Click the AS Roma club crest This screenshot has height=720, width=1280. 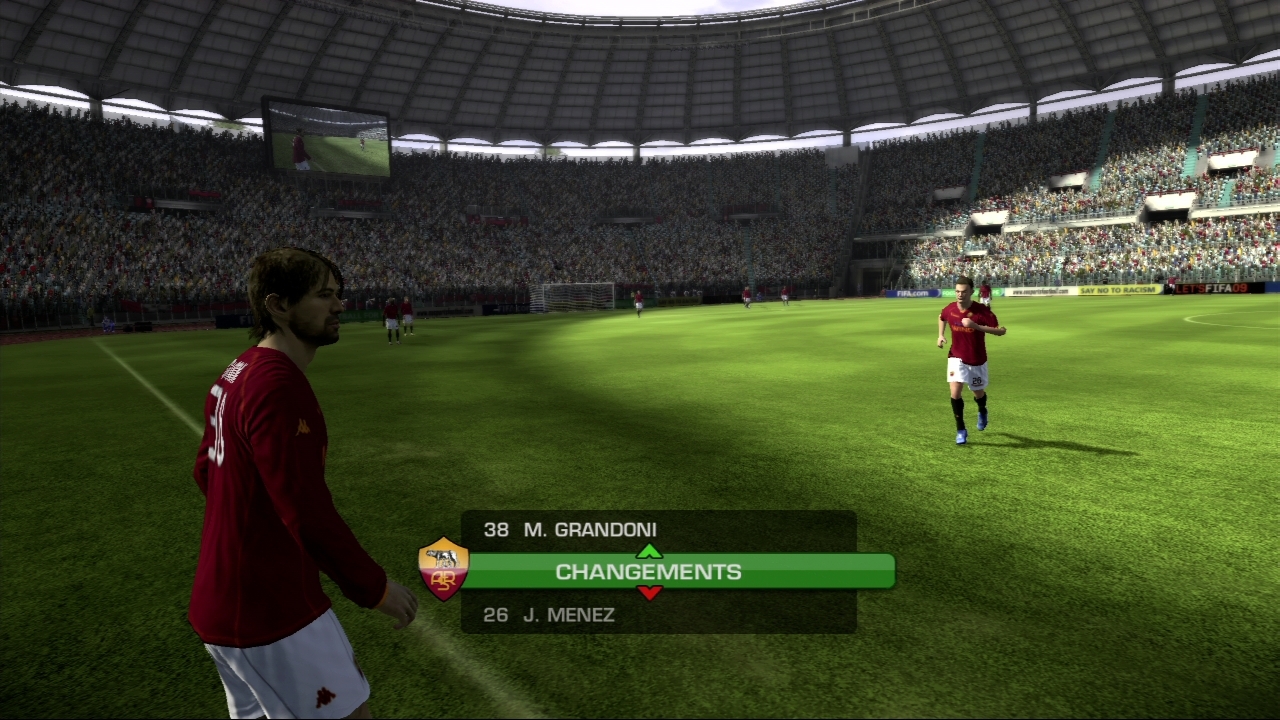pos(443,569)
